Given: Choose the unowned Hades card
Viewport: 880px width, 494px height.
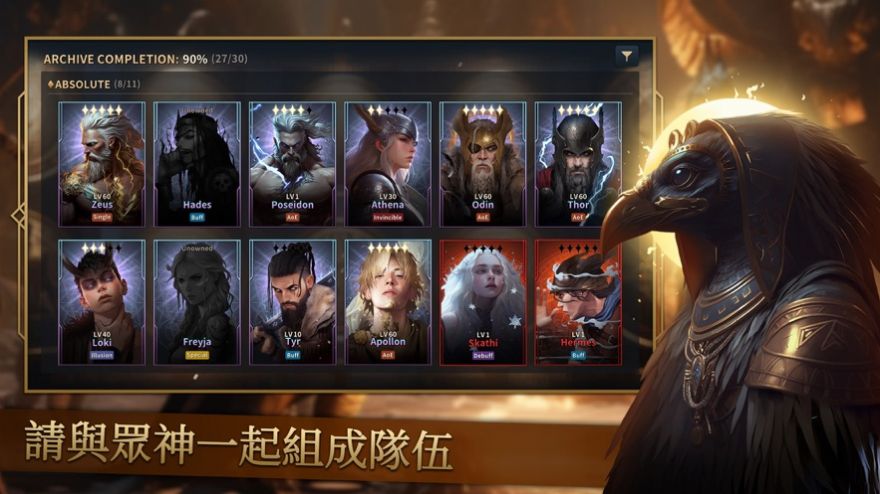Looking at the screenshot, I should (x=197, y=163).
